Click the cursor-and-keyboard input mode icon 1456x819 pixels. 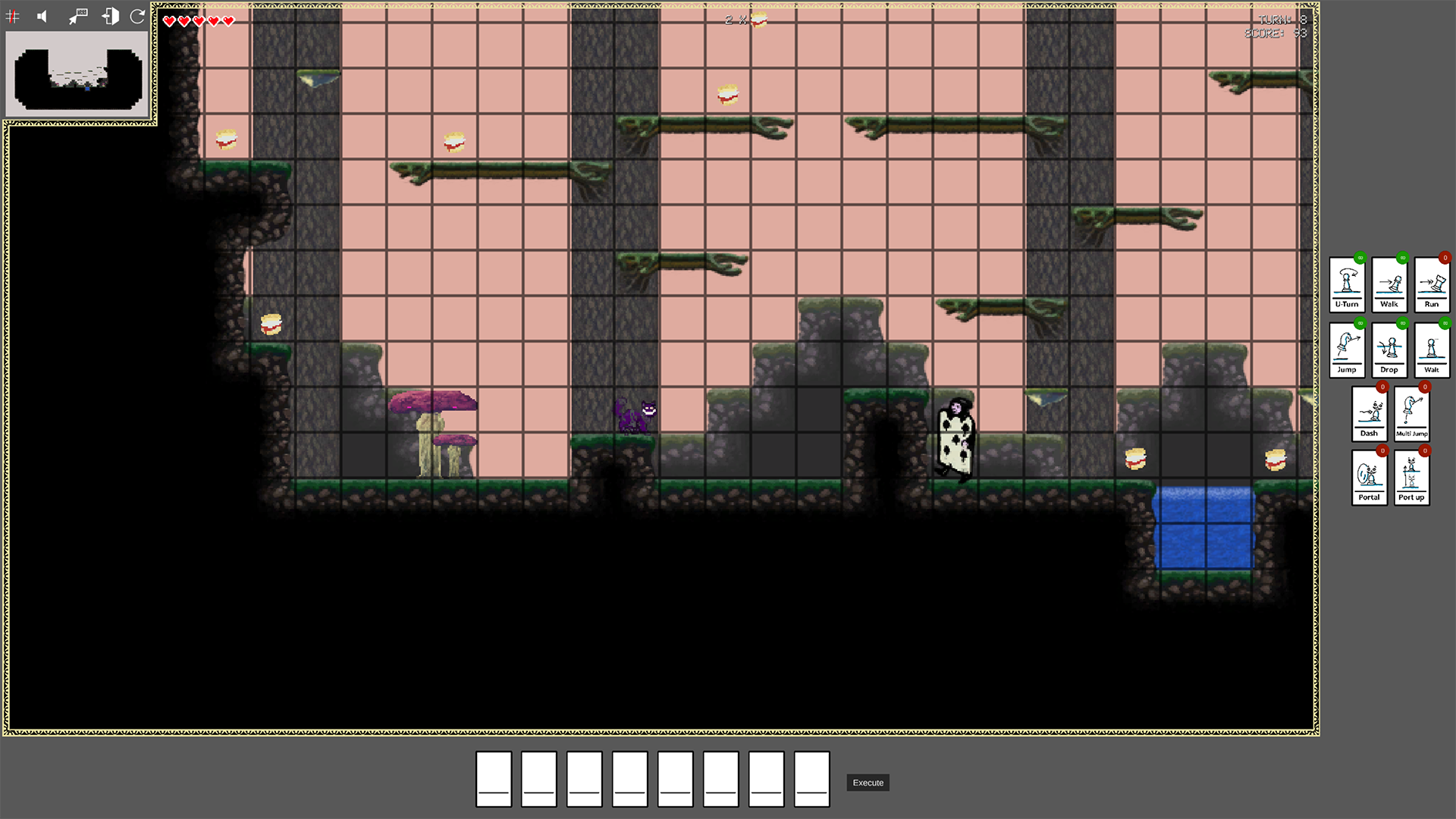click(78, 17)
